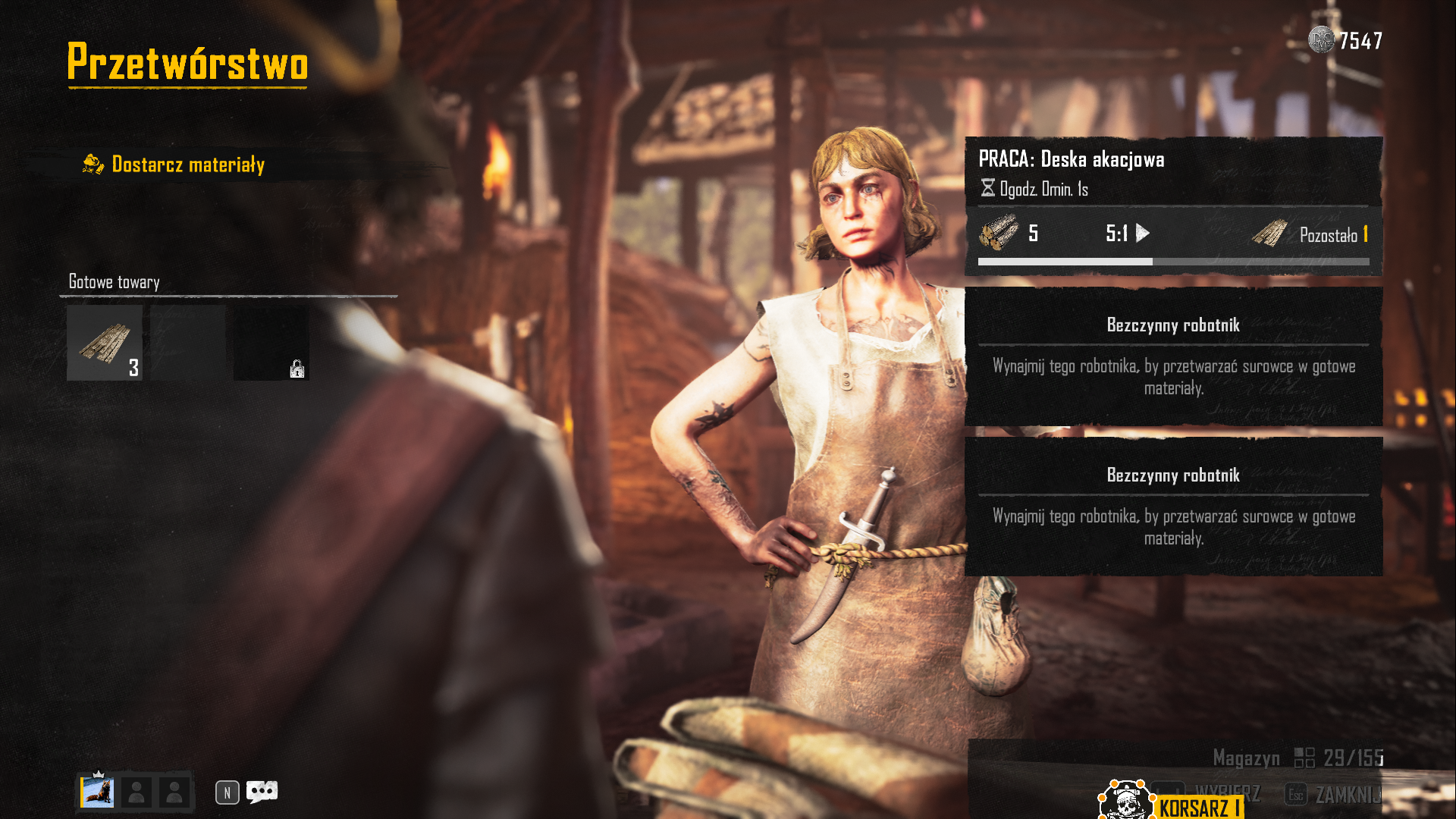Select the Dostarcz materiały menu entry
1456x819 pixels.
point(187,165)
